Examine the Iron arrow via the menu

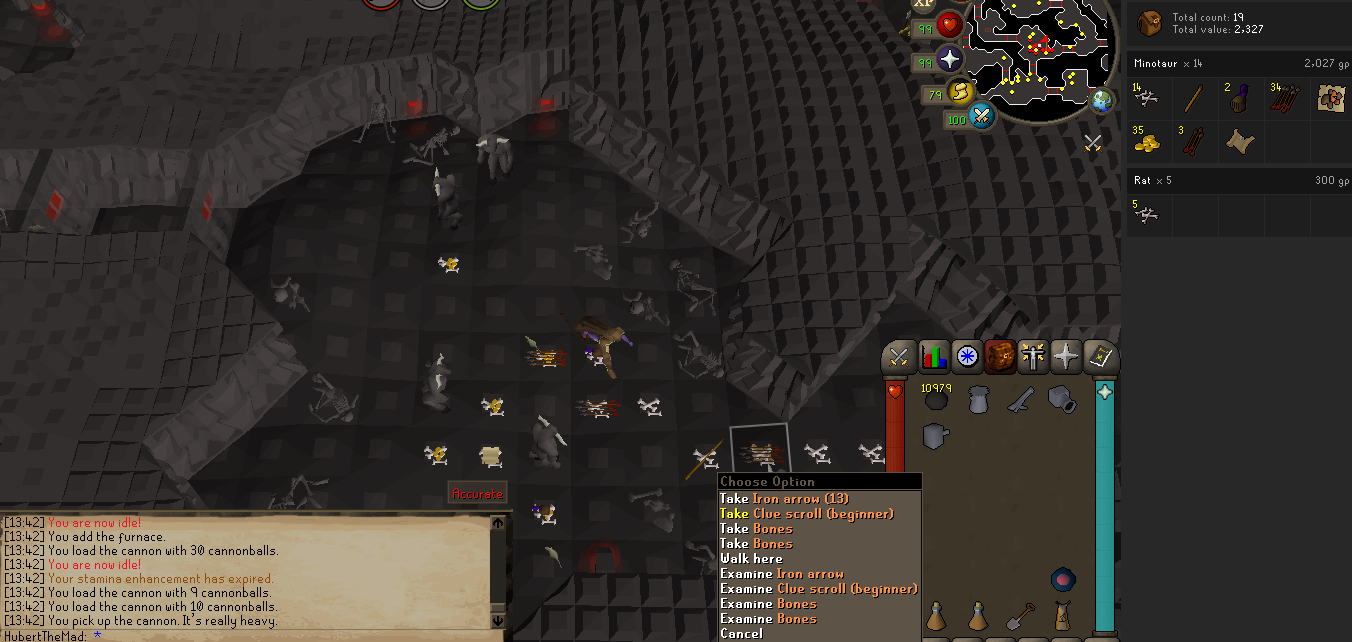pos(783,574)
